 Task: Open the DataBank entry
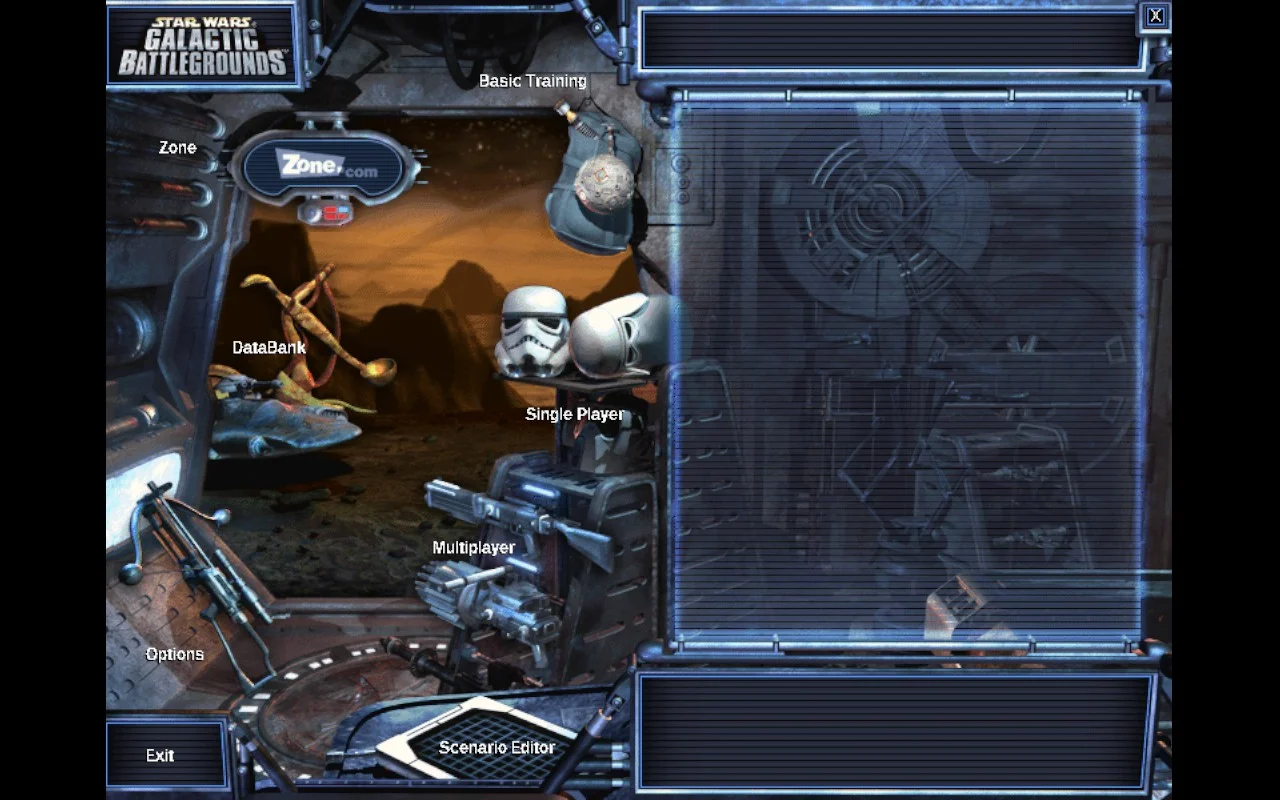tap(266, 347)
